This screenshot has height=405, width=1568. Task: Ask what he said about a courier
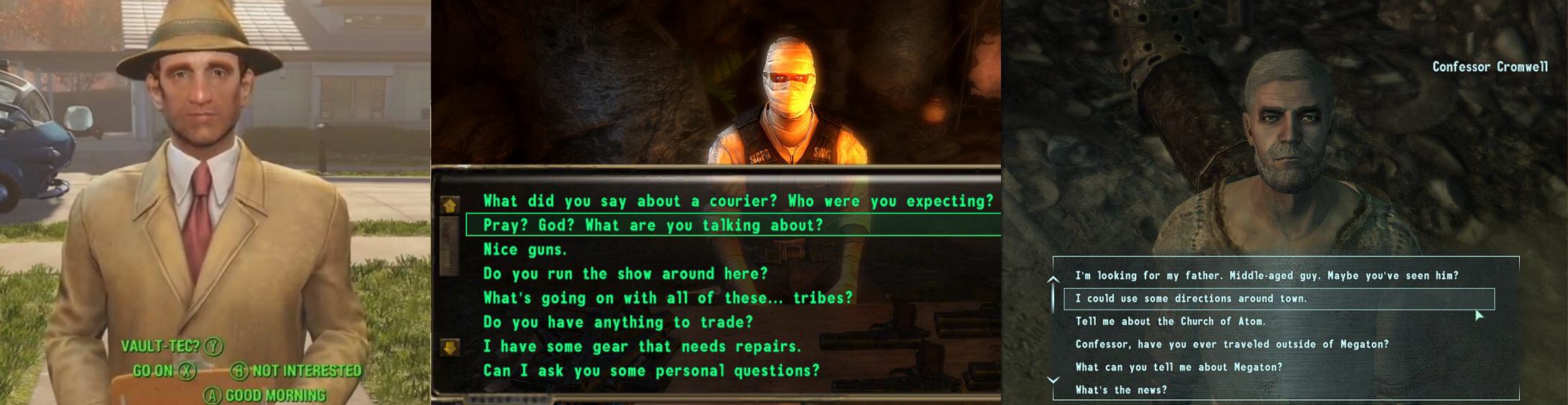coord(737,201)
